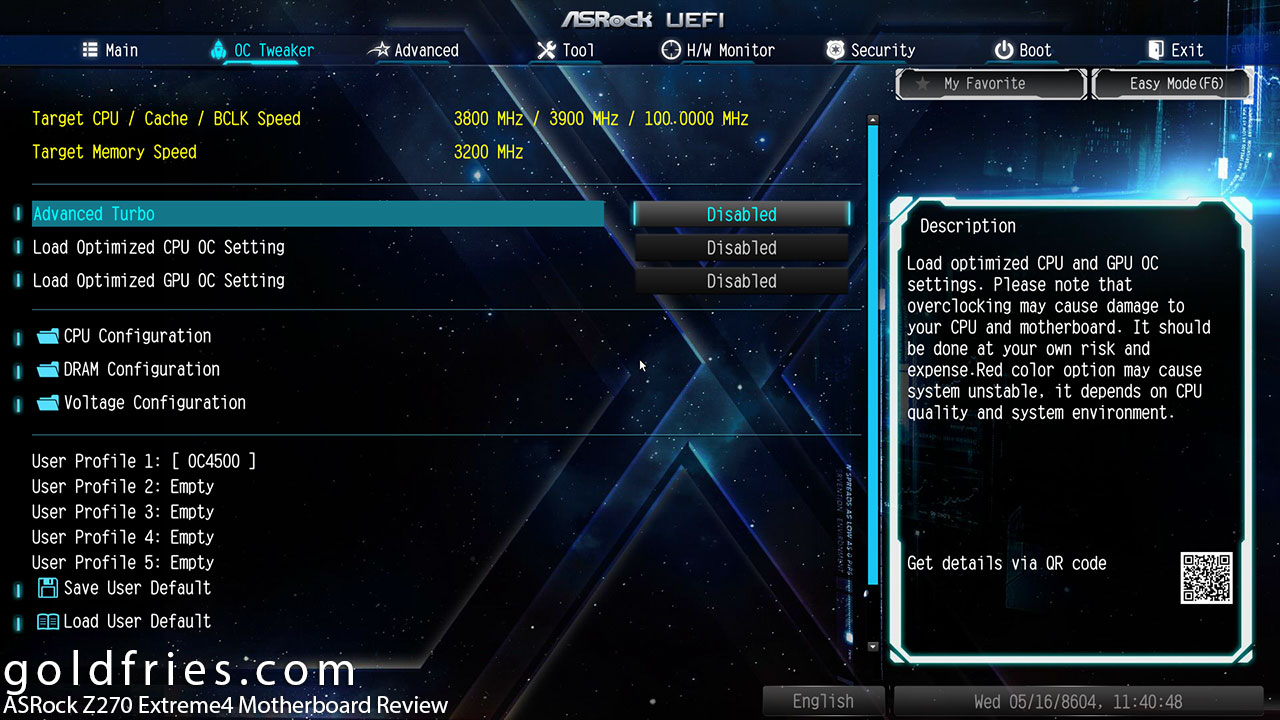
Task: Choose Load User Default
Action: pyautogui.click(x=137, y=621)
